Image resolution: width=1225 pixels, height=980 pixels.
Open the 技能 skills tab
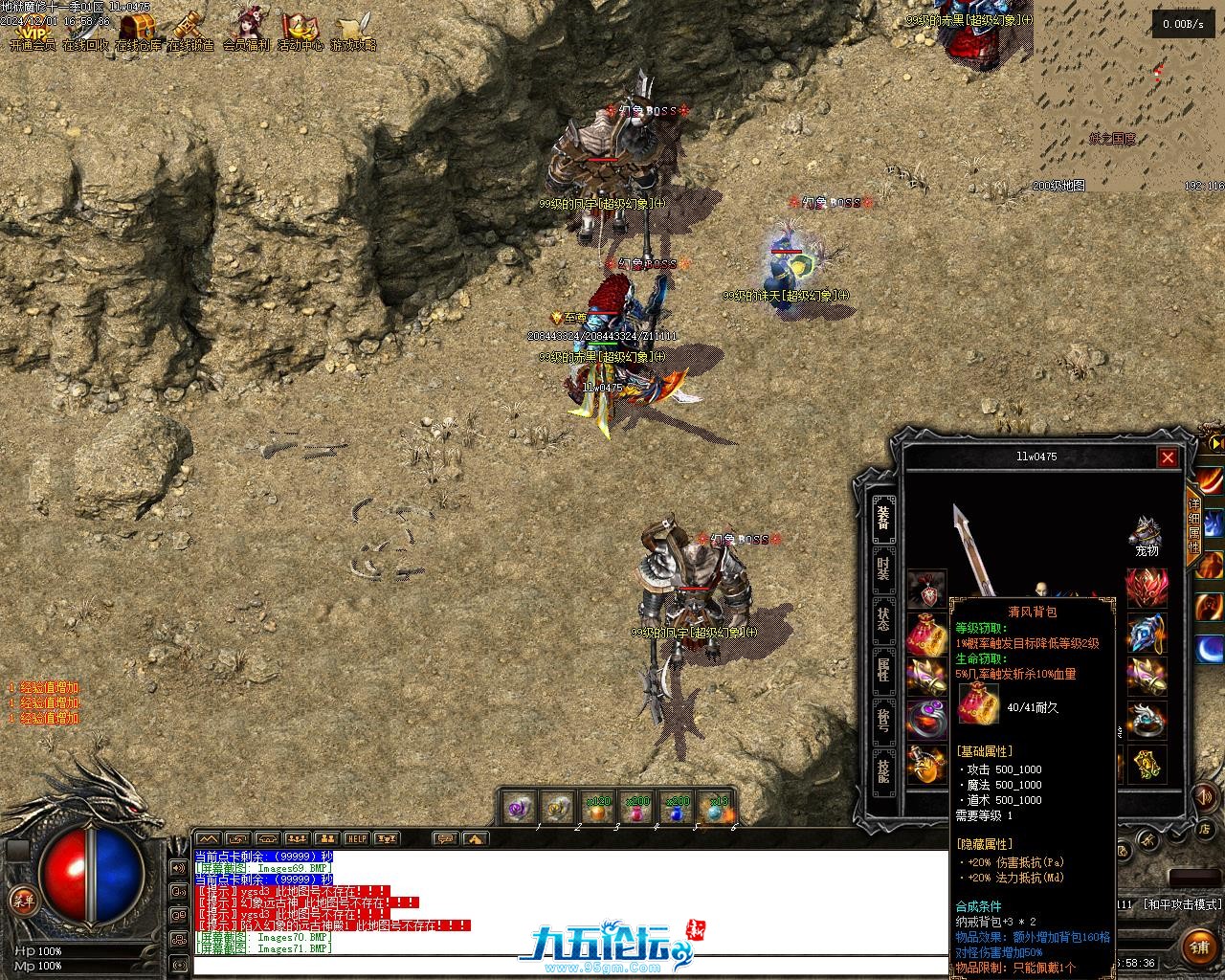coord(883,768)
